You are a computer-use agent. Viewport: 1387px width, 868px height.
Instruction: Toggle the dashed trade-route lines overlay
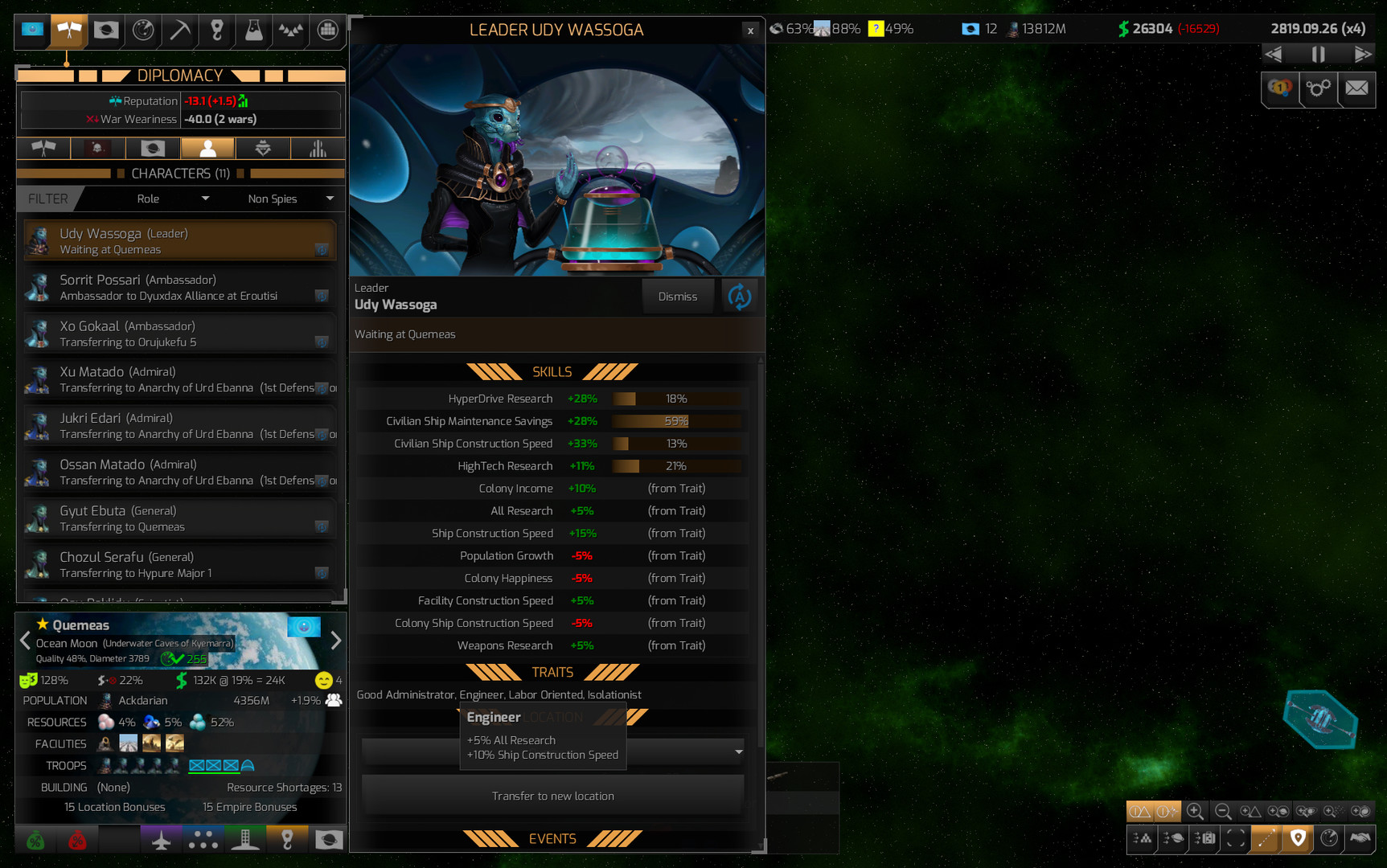tap(1265, 839)
